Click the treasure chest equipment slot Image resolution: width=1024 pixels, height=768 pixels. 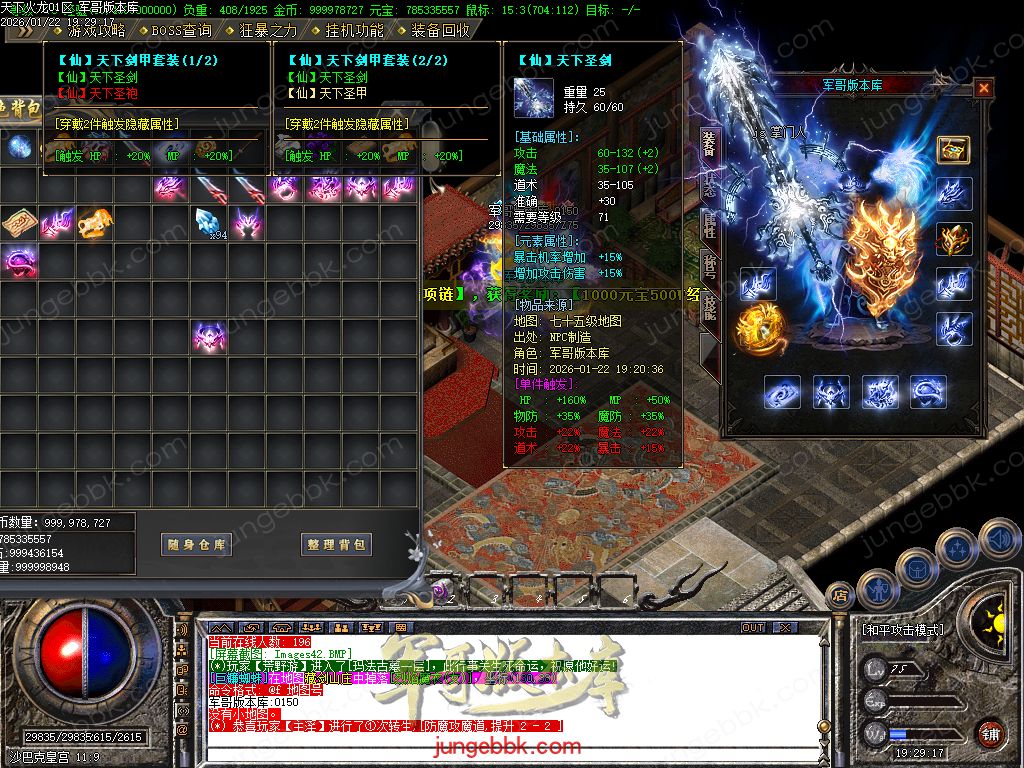[x=953, y=149]
